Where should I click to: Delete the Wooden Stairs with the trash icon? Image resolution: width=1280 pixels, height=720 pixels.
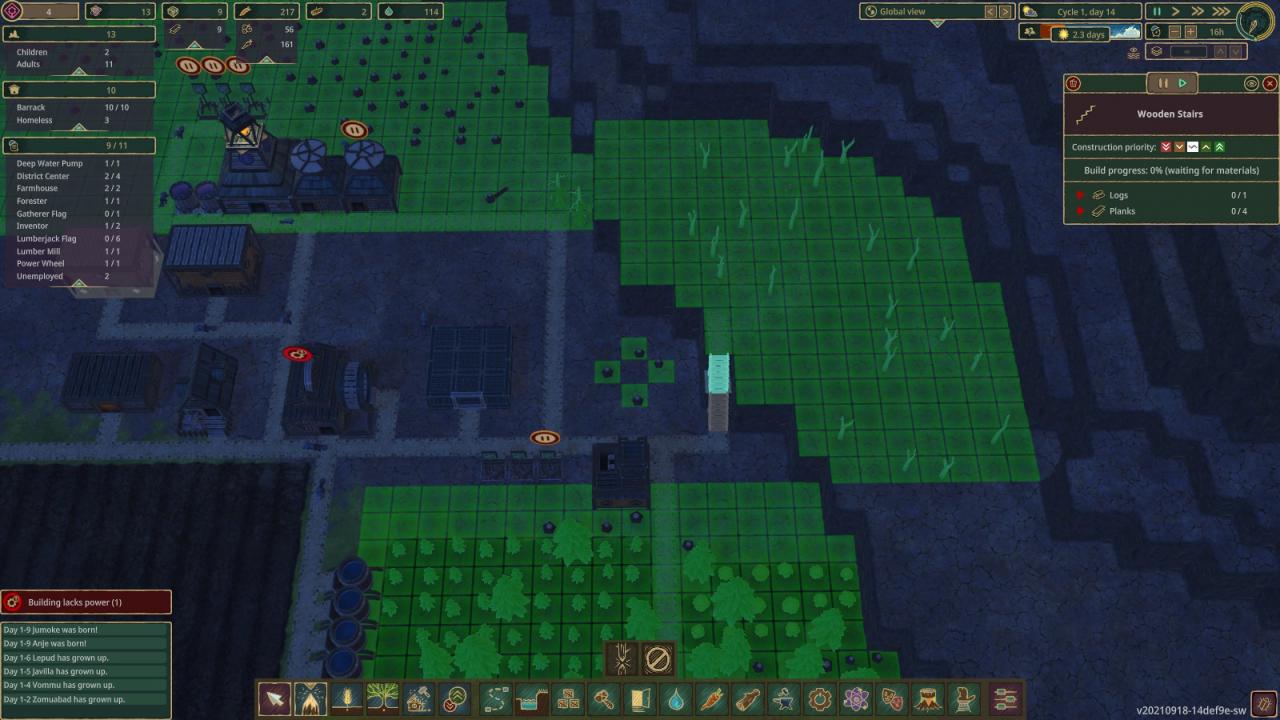point(1073,84)
